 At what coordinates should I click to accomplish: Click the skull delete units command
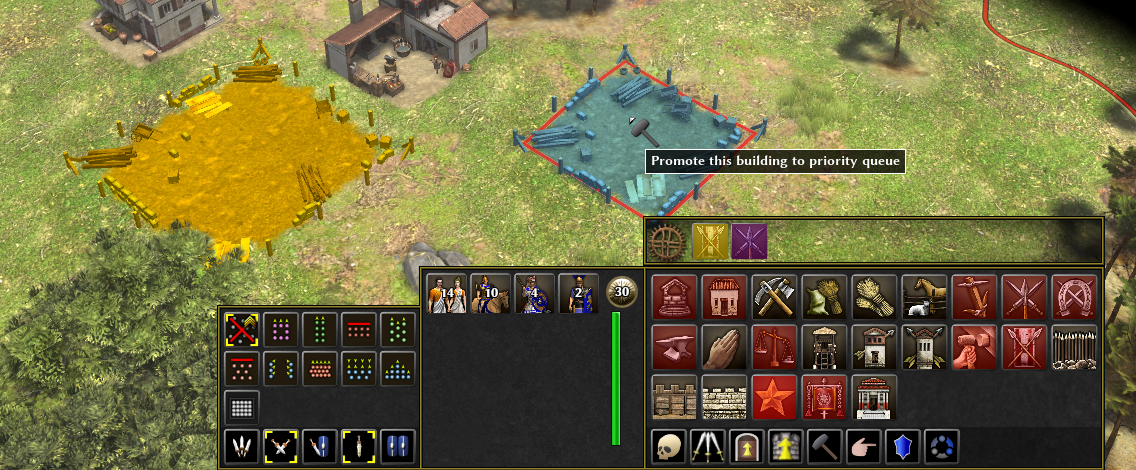[667, 447]
